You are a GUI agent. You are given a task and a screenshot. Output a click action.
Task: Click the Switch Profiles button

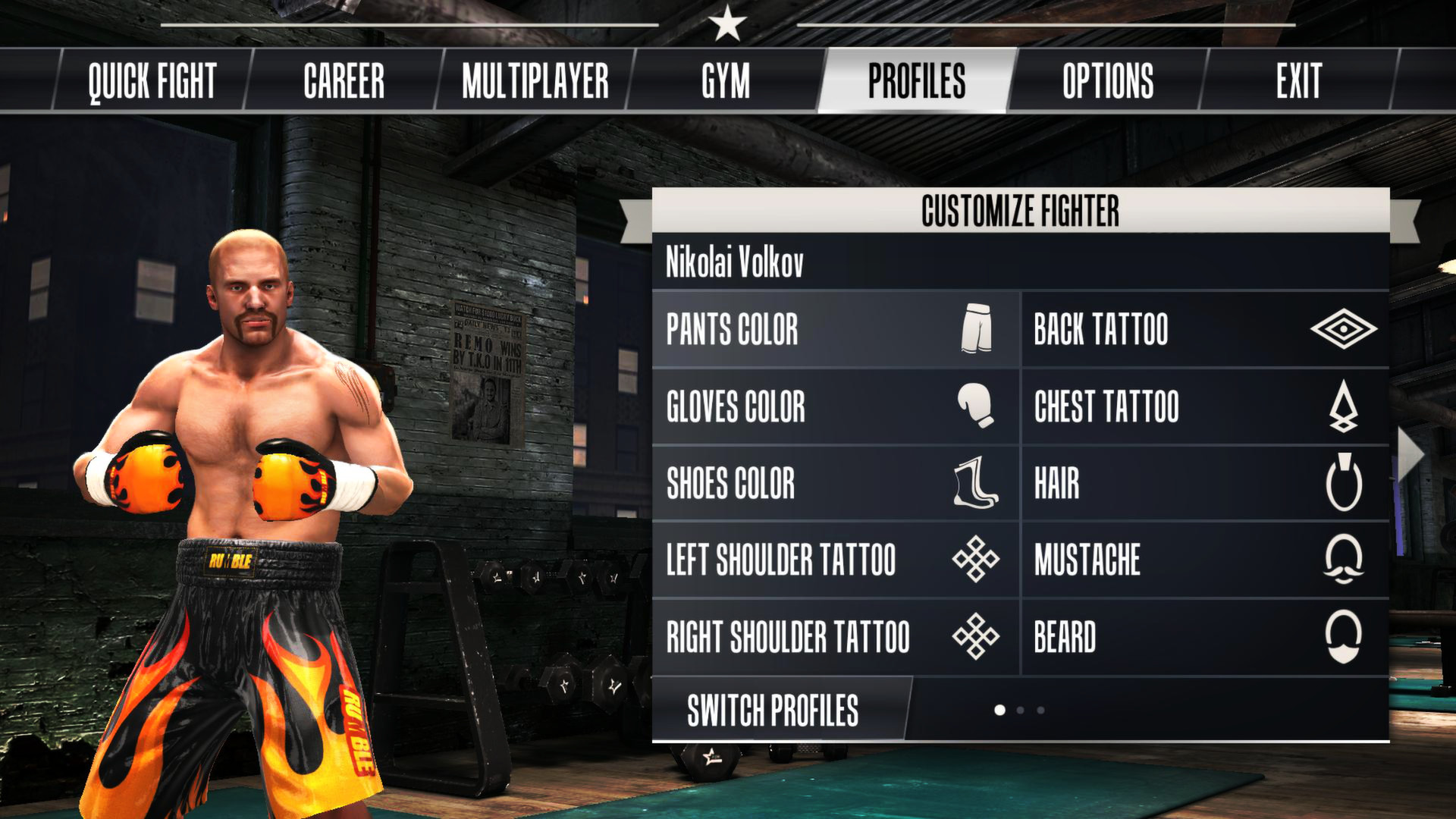tap(774, 711)
